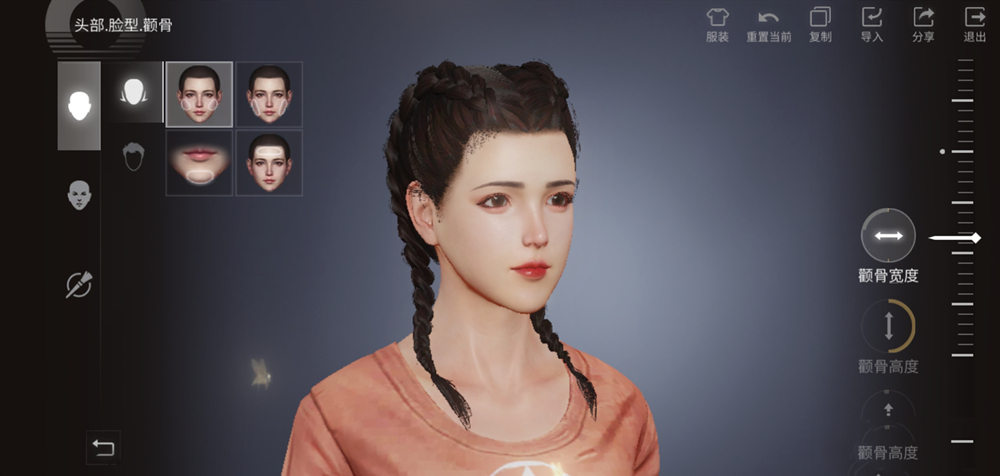Select the forehead highlight face thumbnail
The width and height of the screenshot is (1000, 476).
click(x=269, y=163)
